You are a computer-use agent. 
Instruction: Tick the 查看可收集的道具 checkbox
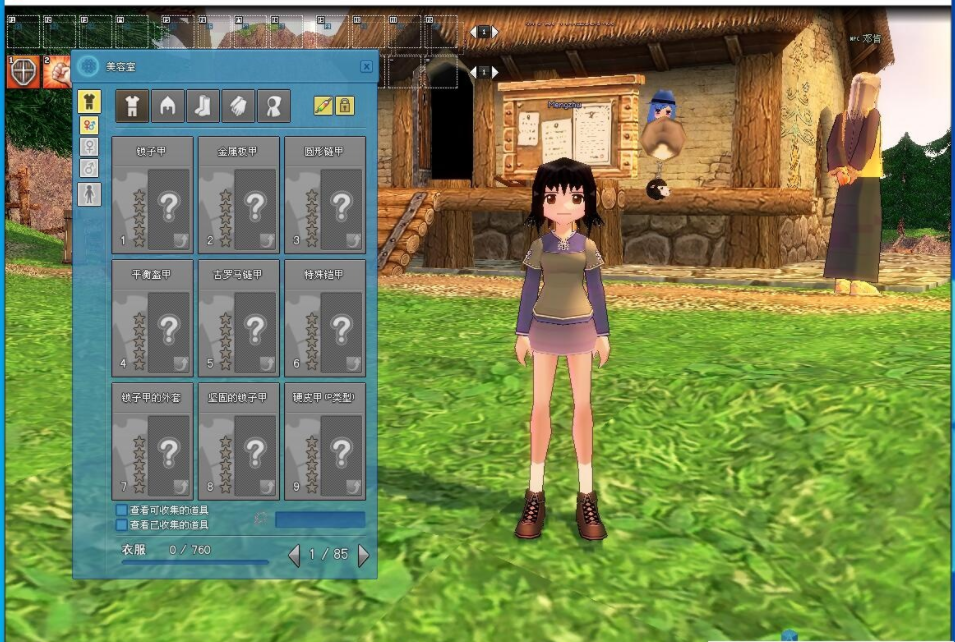click(x=122, y=510)
